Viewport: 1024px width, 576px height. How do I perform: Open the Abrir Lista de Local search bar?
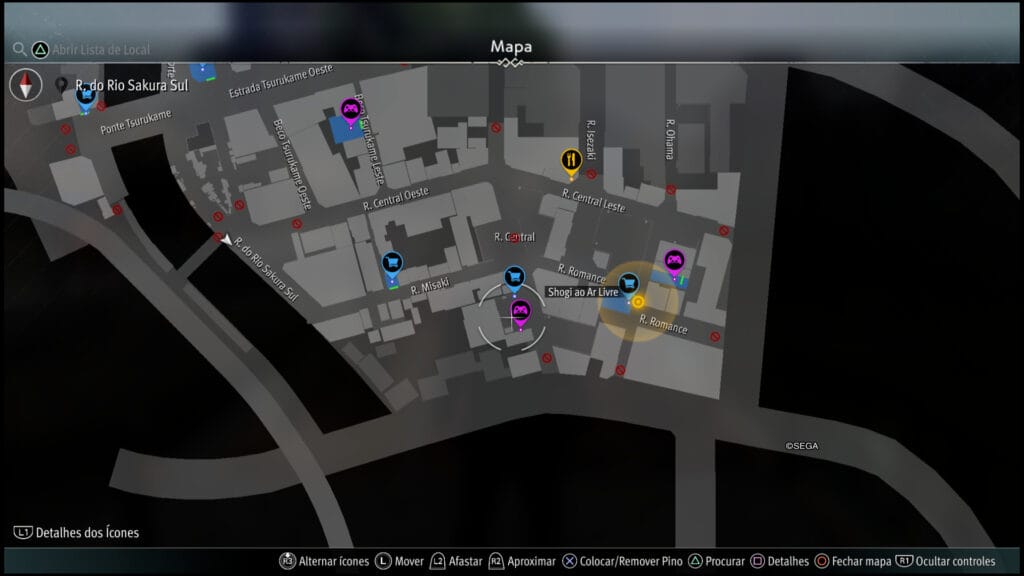click(x=92, y=48)
